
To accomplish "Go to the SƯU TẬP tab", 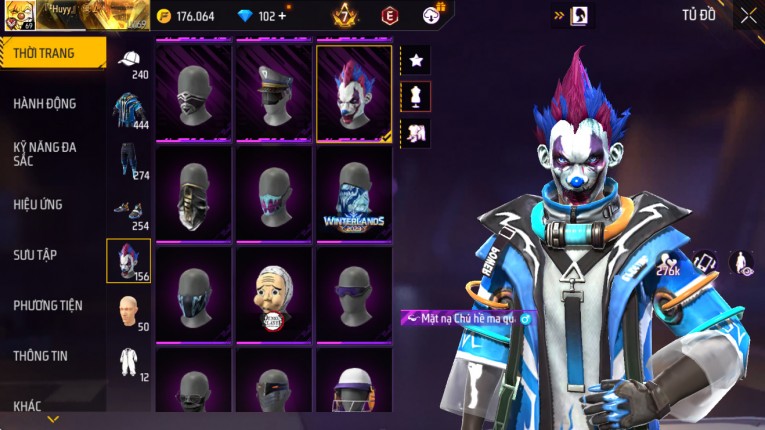I will click(x=35, y=255).
